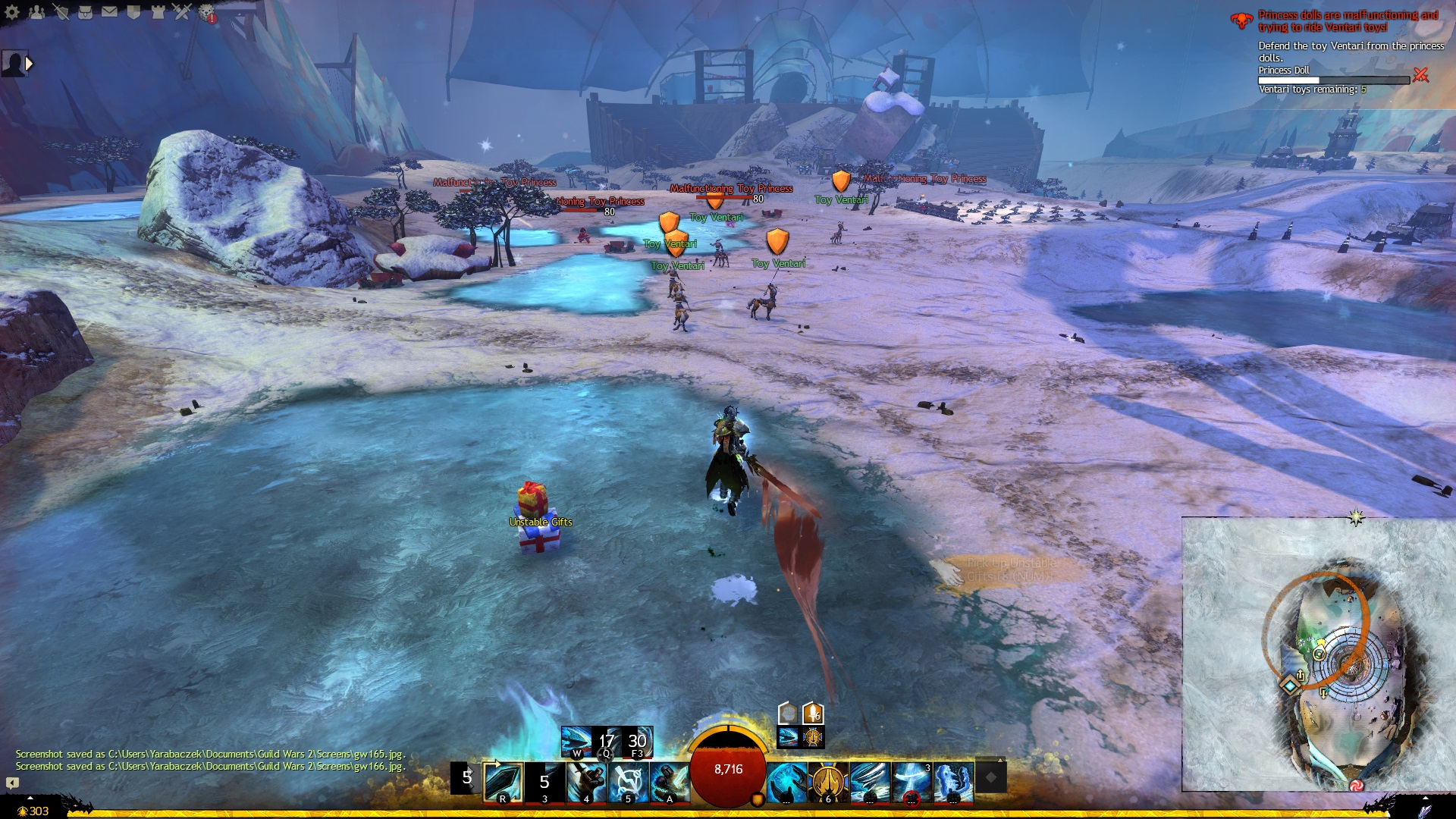Expand the party portrait arrow
Viewport: 1456px width, 819px height.
(x=29, y=64)
